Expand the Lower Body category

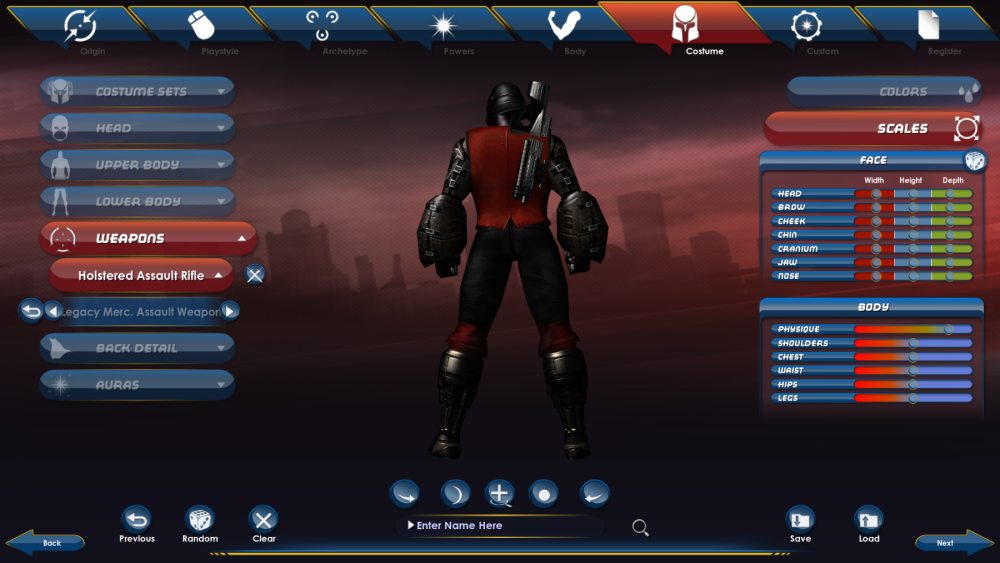(137, 201)
